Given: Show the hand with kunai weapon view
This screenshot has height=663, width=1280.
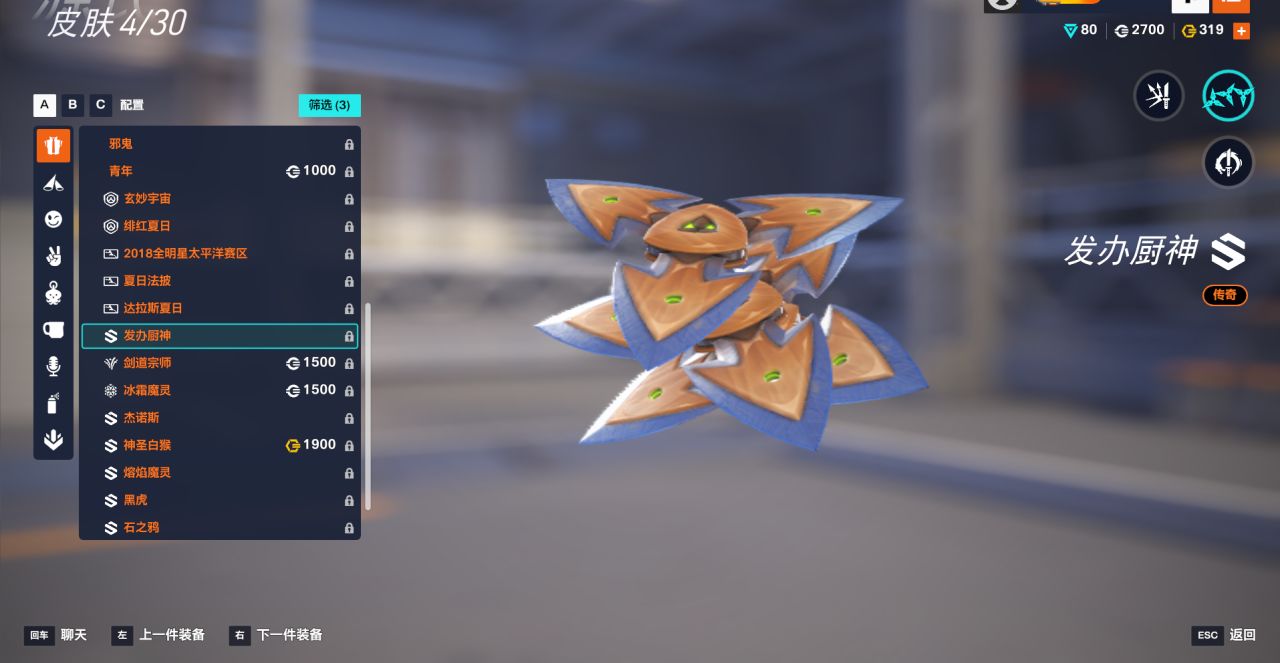Looking at the screenshot, I should point(1159,96).
